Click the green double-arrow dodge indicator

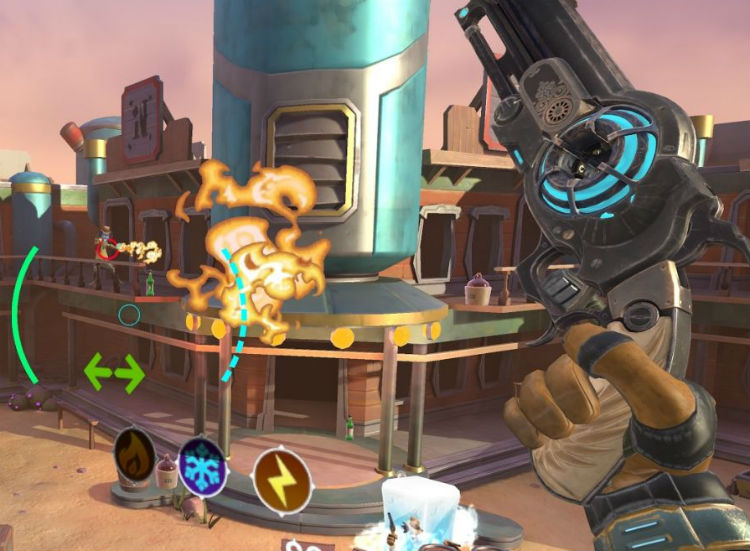point(114,371)
